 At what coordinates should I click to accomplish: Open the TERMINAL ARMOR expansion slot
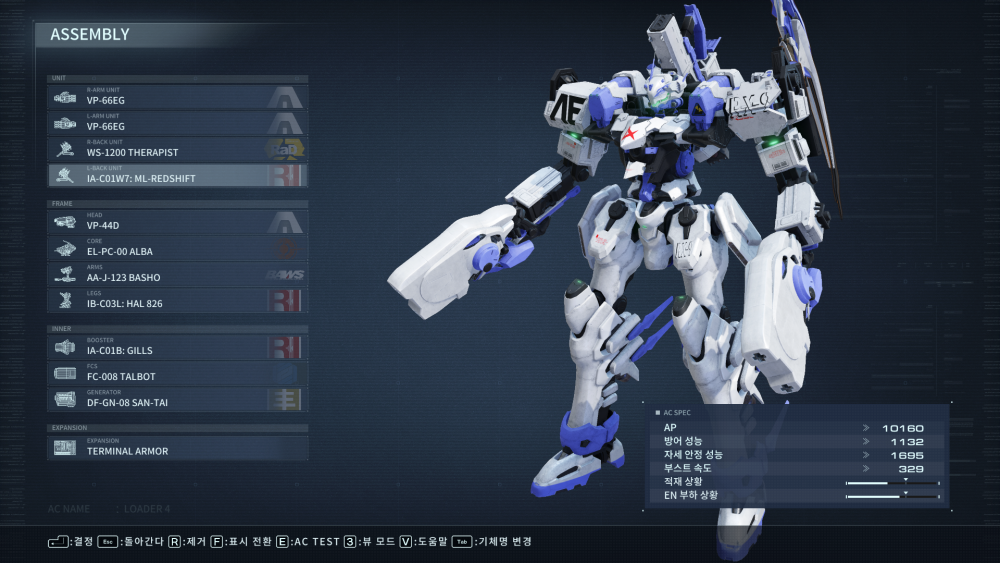coord(177,447)
